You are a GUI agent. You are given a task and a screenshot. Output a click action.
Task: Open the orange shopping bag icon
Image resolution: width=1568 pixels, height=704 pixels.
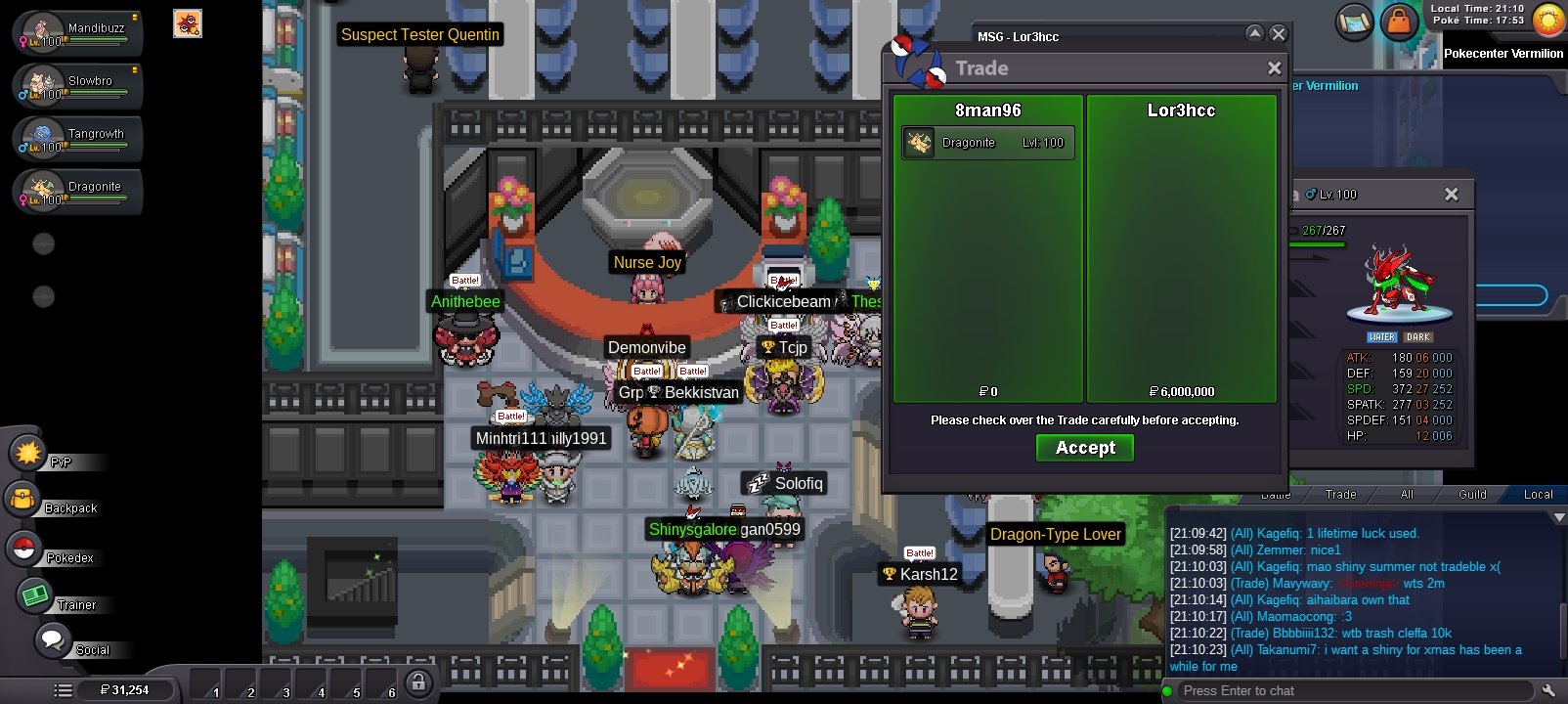(x=1399, y=22)
